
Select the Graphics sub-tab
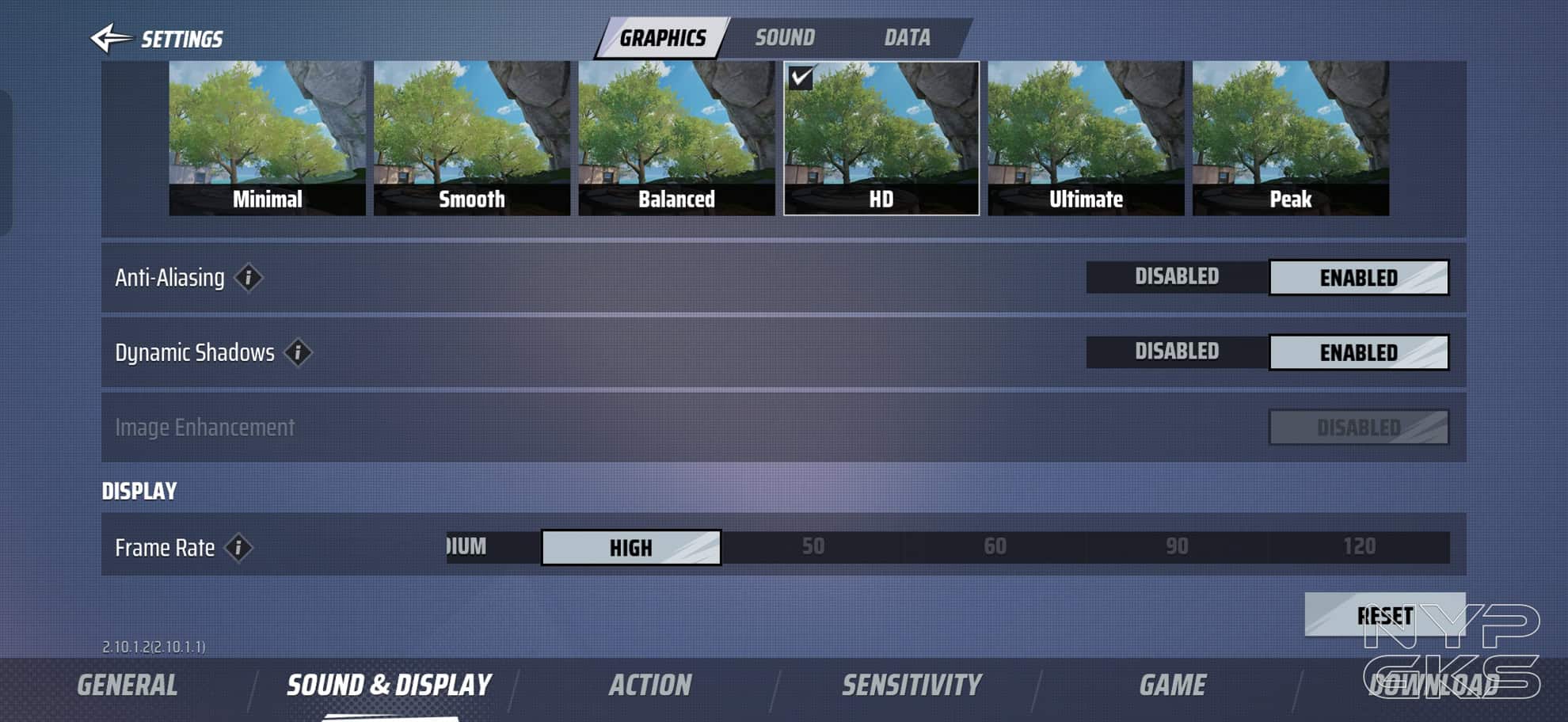click(x=662, y=38)
